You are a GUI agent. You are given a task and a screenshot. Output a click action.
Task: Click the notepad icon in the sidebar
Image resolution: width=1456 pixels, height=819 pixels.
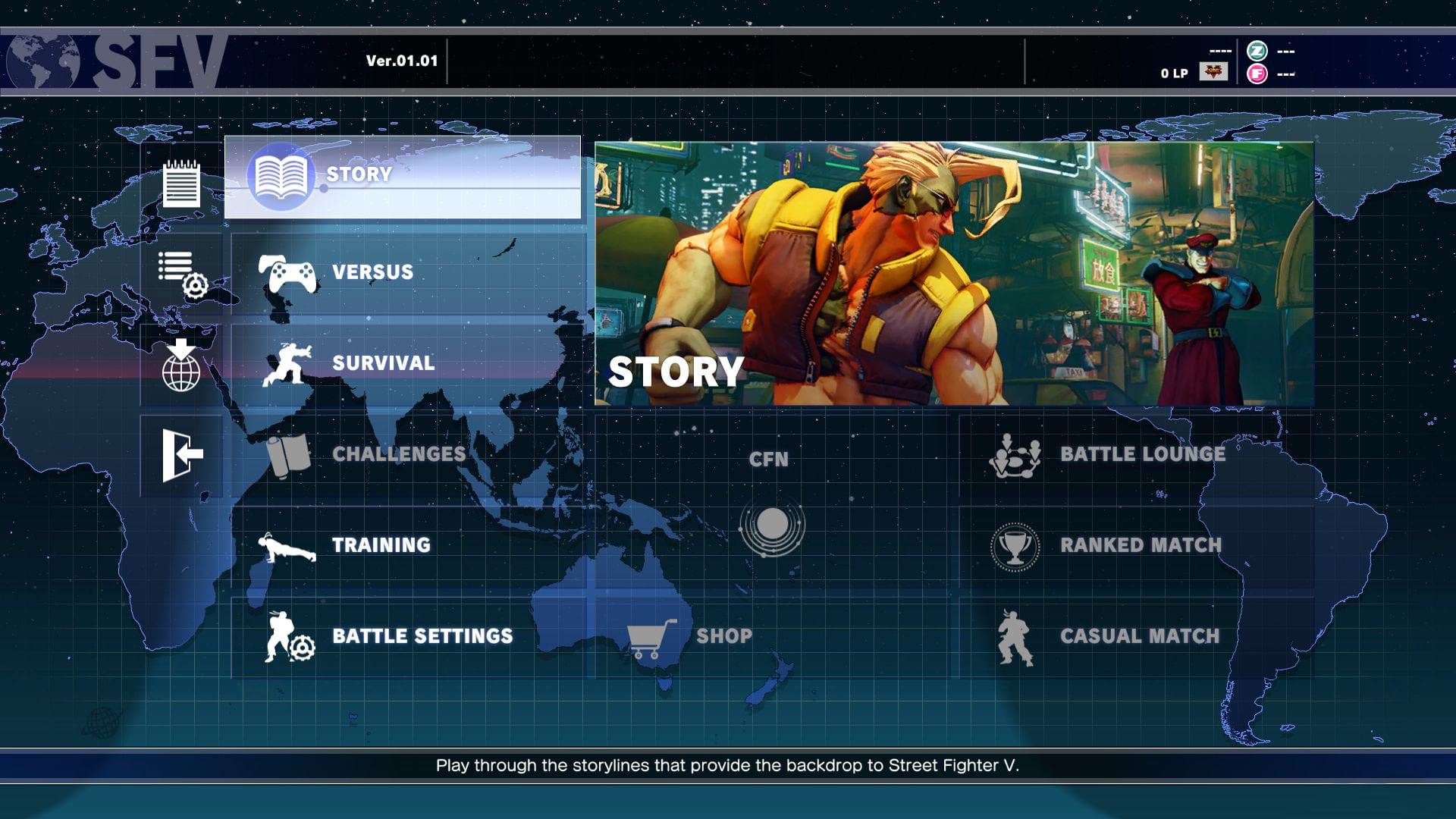click(x=181, y=184)
